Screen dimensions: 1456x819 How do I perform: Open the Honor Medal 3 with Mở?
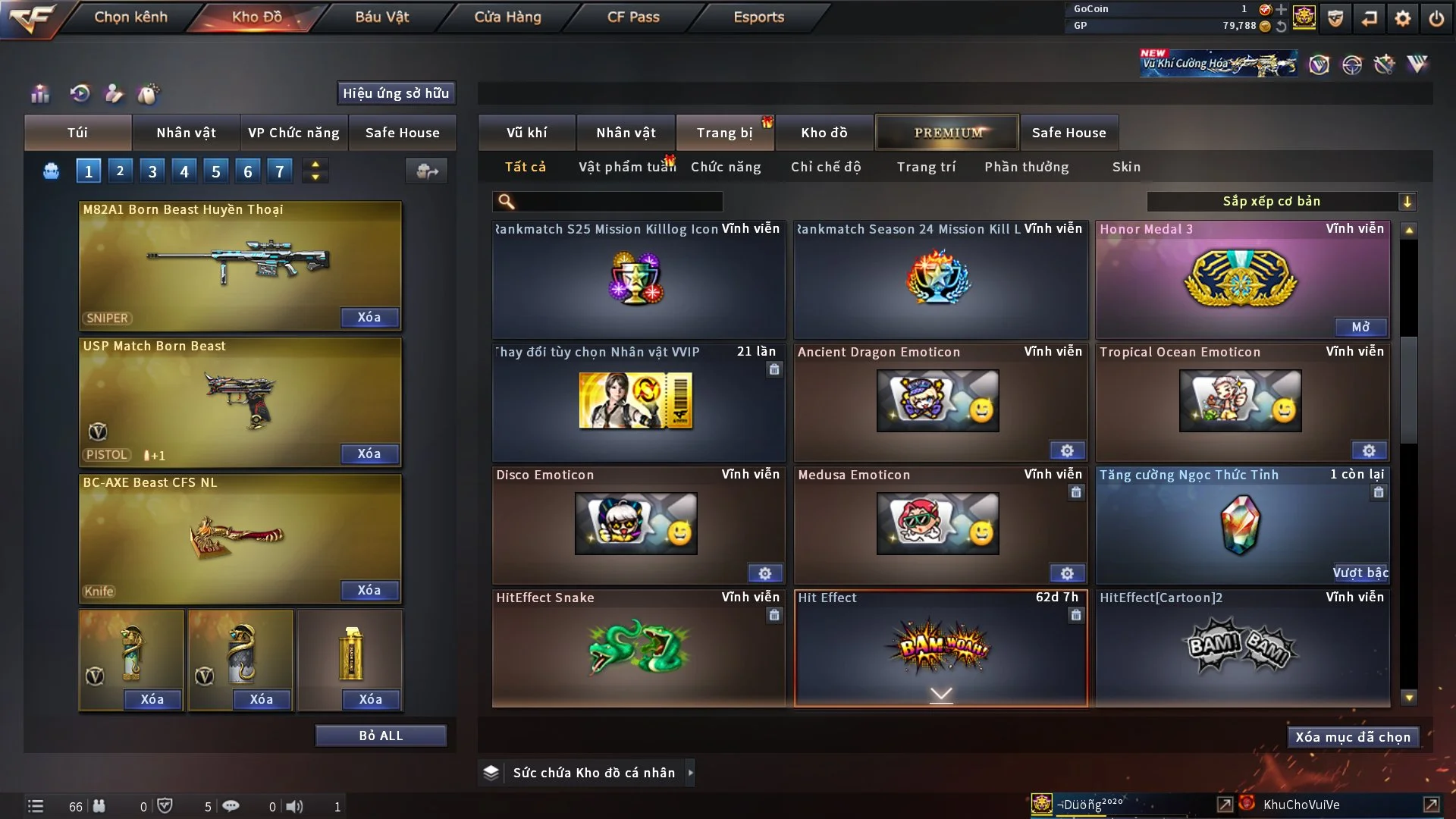click(1360, 327)
